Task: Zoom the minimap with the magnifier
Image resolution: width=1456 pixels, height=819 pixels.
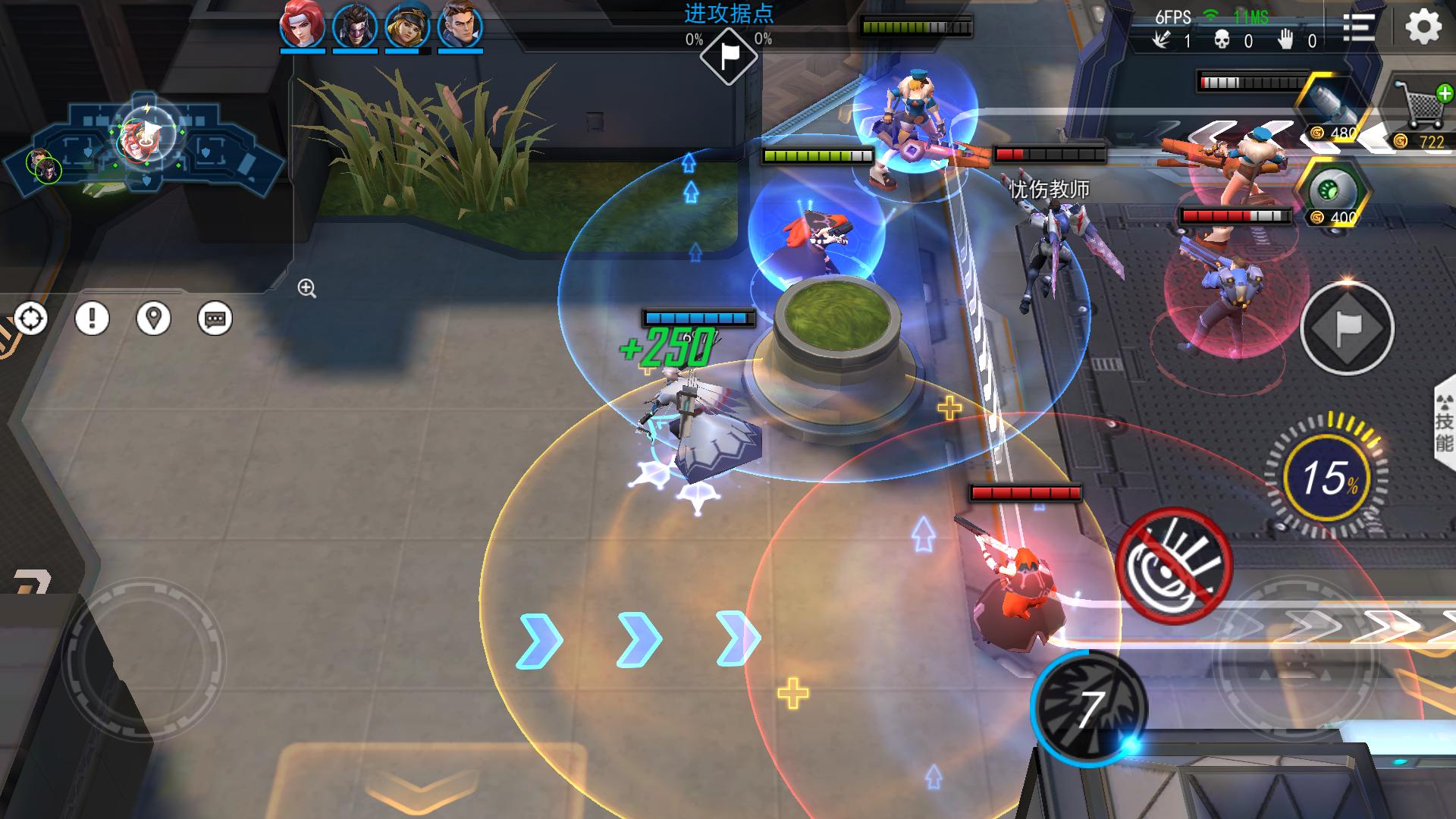Action: 306,288
